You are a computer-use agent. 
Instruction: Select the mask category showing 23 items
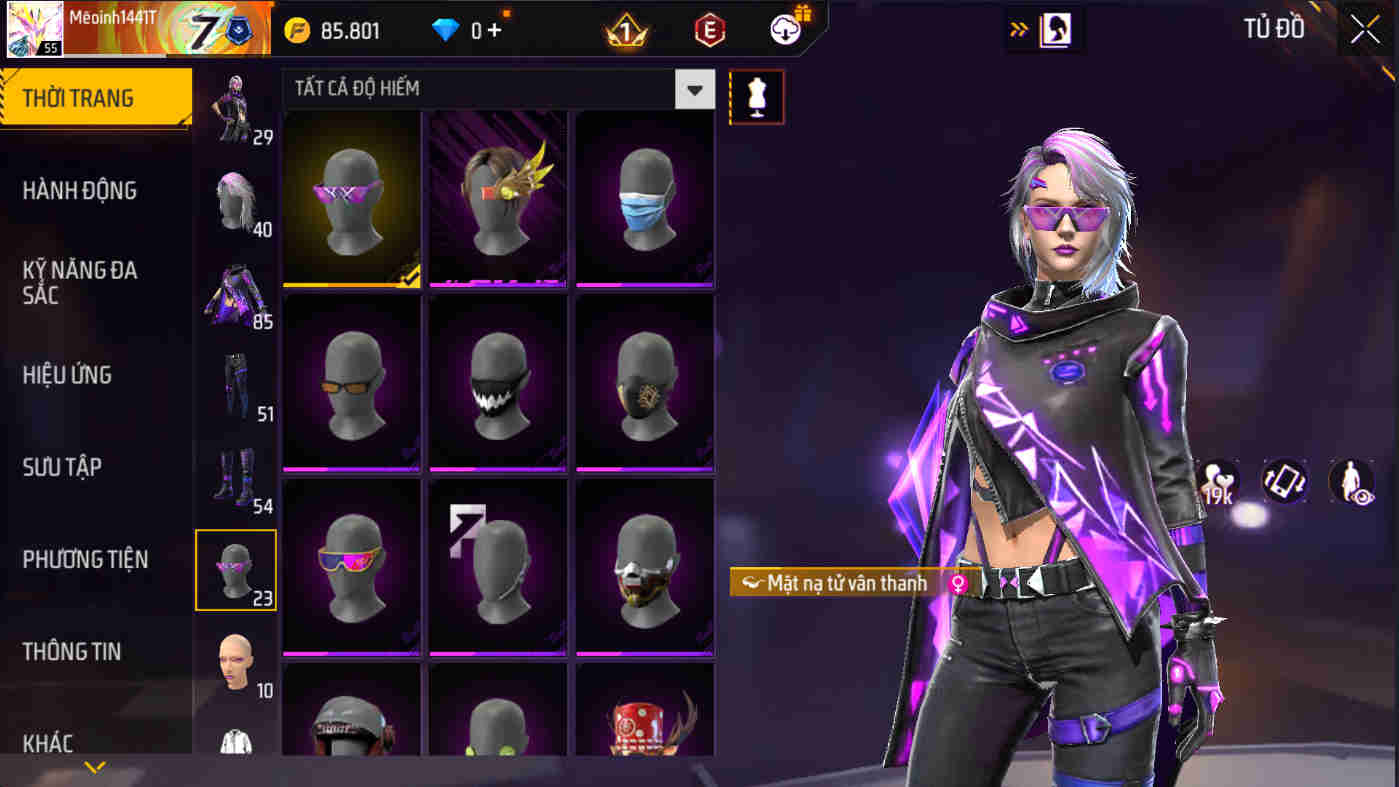coord(236,568)
